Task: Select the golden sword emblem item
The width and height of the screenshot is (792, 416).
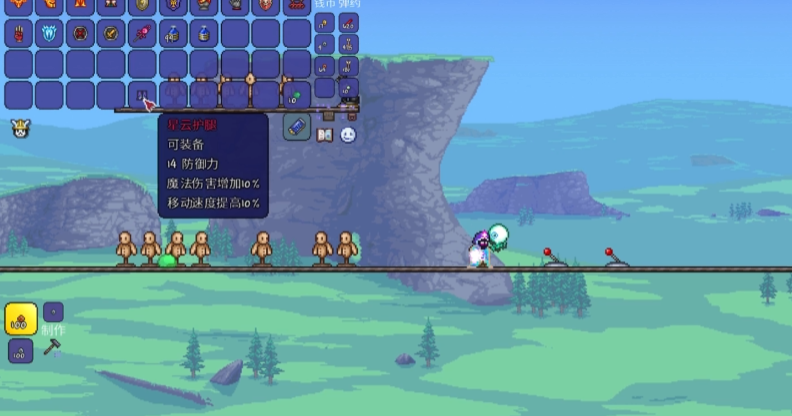Action: 111,33
